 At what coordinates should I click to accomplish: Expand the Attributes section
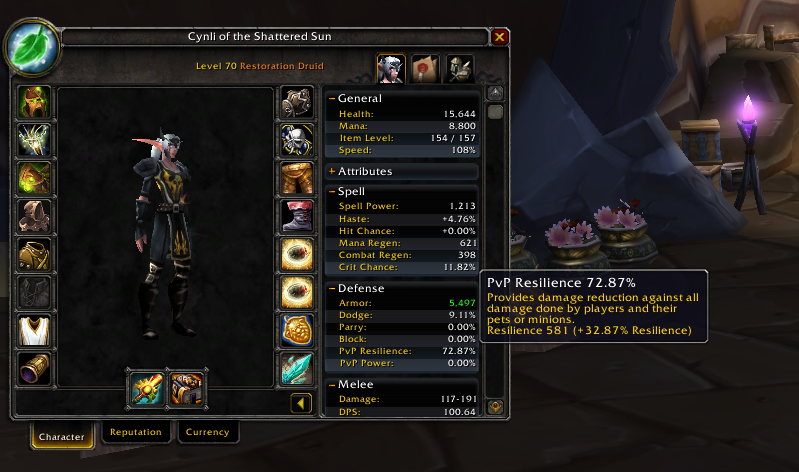point(332,171)
